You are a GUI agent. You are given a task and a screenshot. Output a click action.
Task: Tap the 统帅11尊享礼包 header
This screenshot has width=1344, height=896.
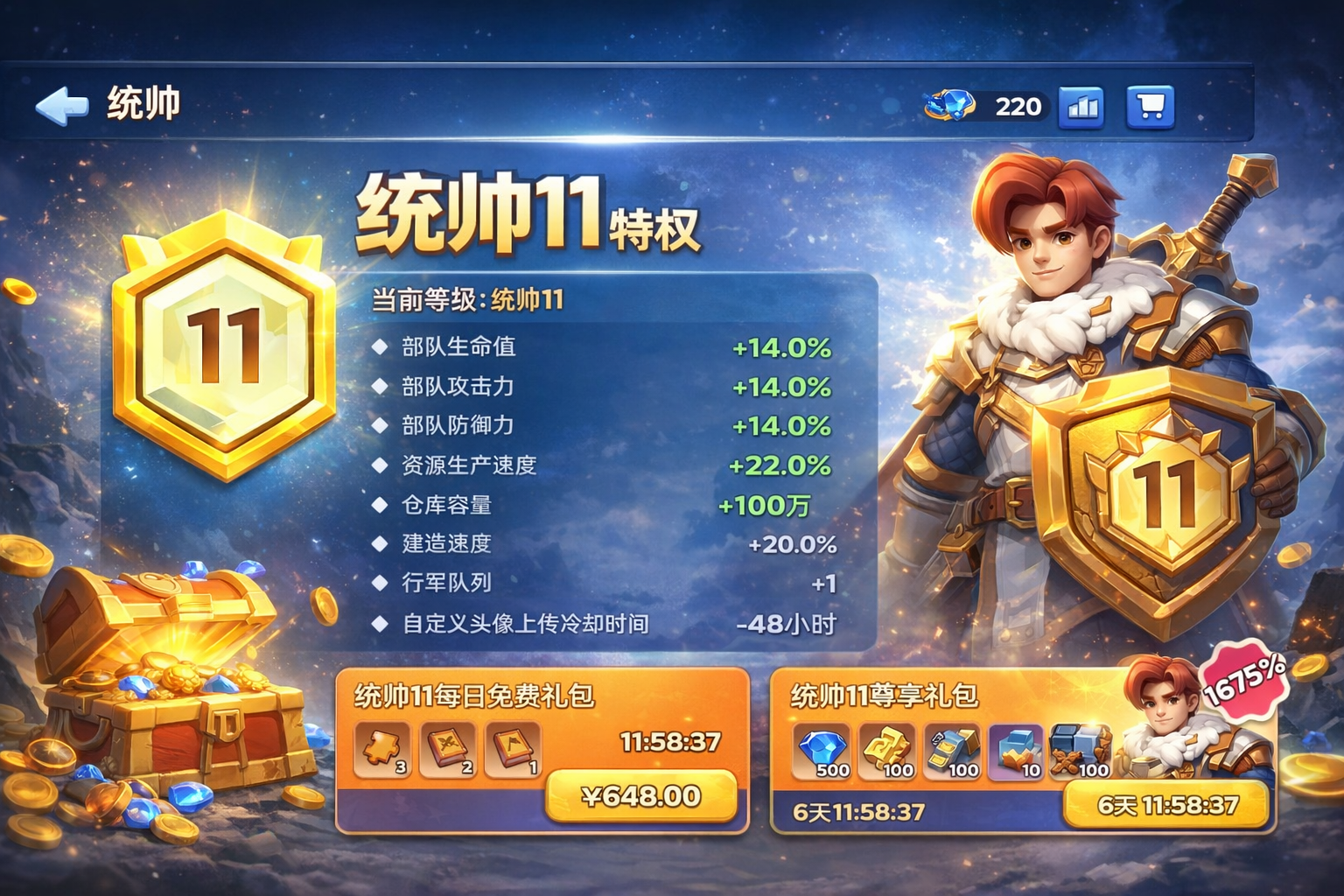click(884, 696)
